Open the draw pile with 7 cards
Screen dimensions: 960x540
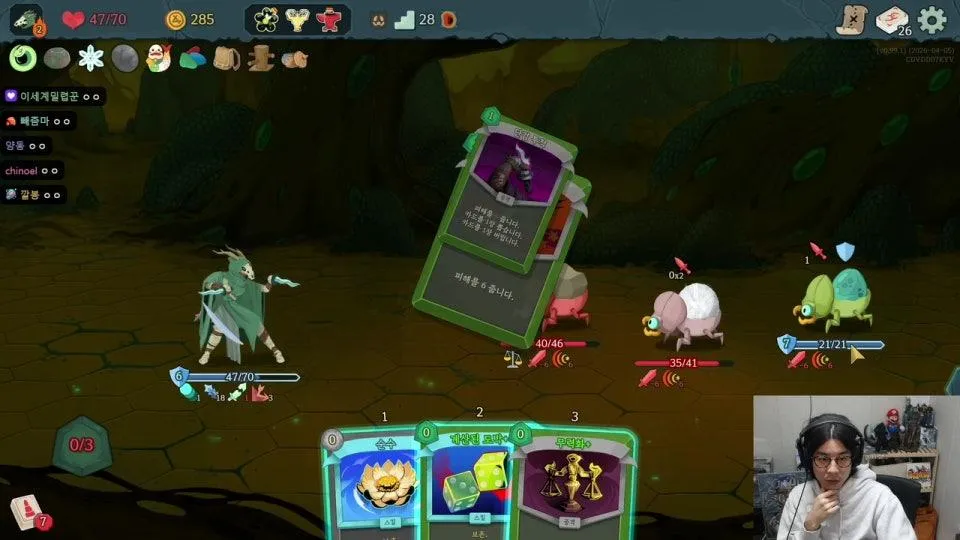point(27,512)
